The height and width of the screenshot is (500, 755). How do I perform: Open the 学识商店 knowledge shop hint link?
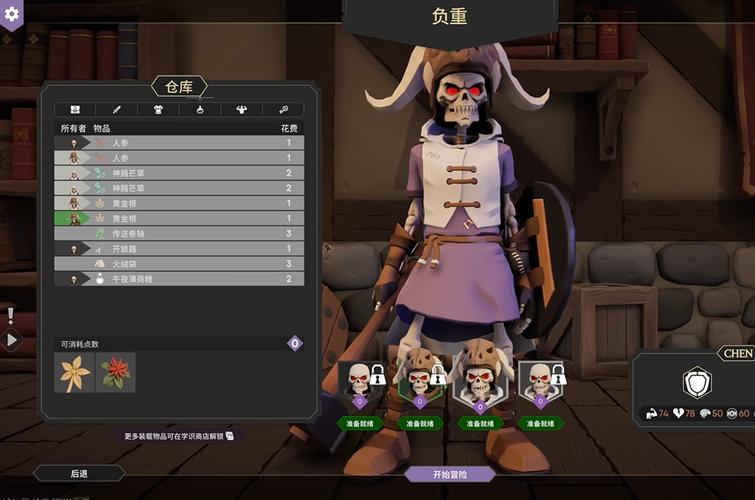[x=180, y=436]
